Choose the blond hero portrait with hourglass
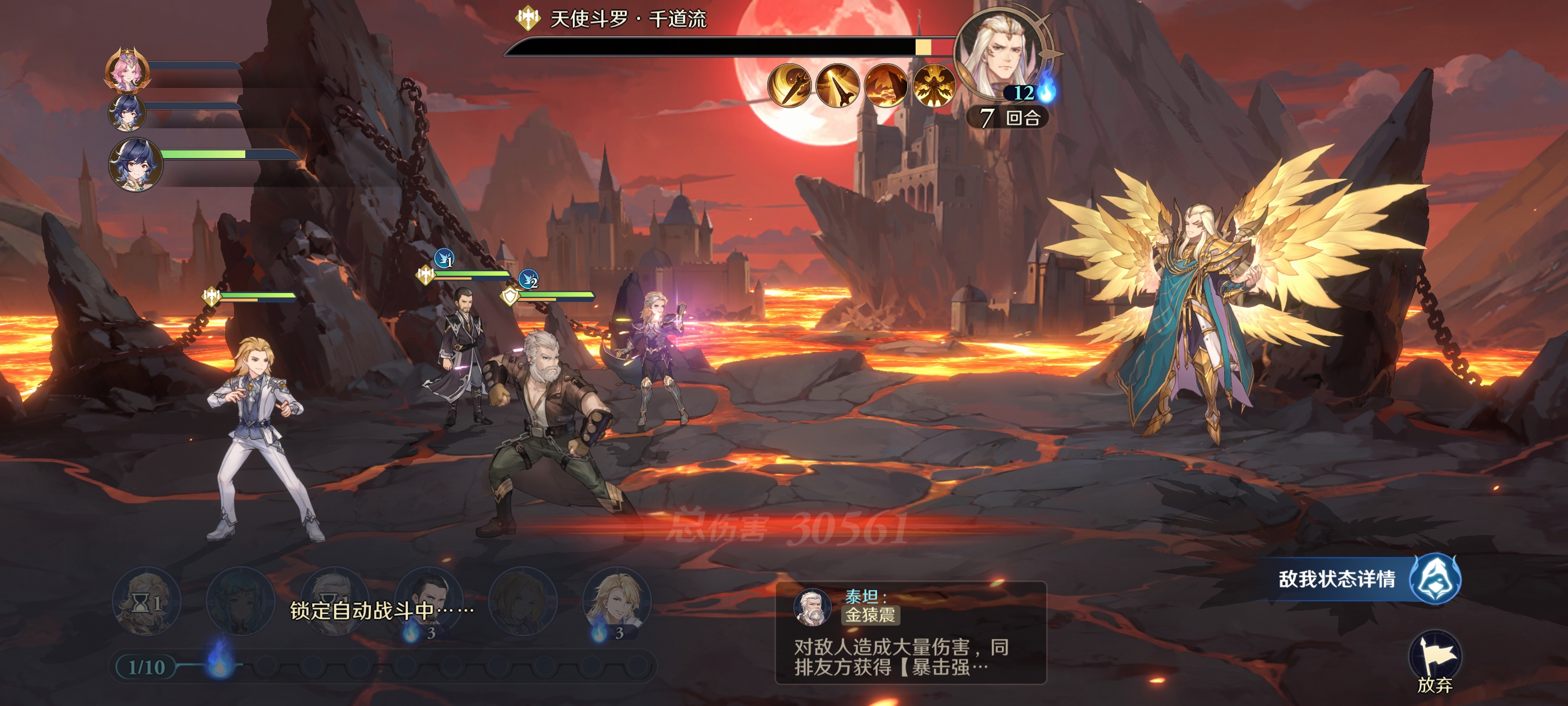 (x=146, y=601)
